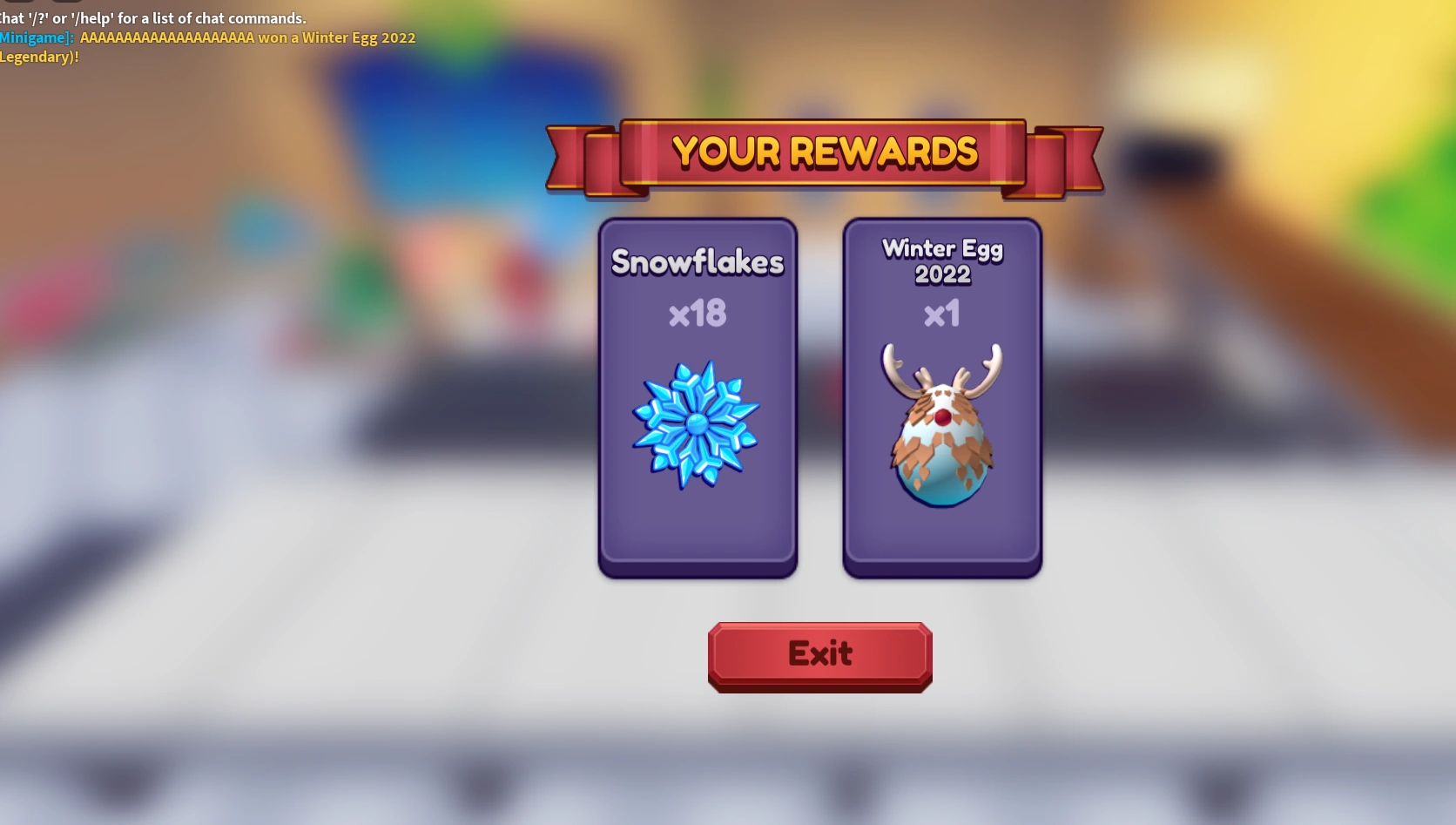Click the AAAAAAAAAAAAAAAAAAAA player name
Image resolution: width=1456 pixels, height=825 pixels.
point(165,37)
